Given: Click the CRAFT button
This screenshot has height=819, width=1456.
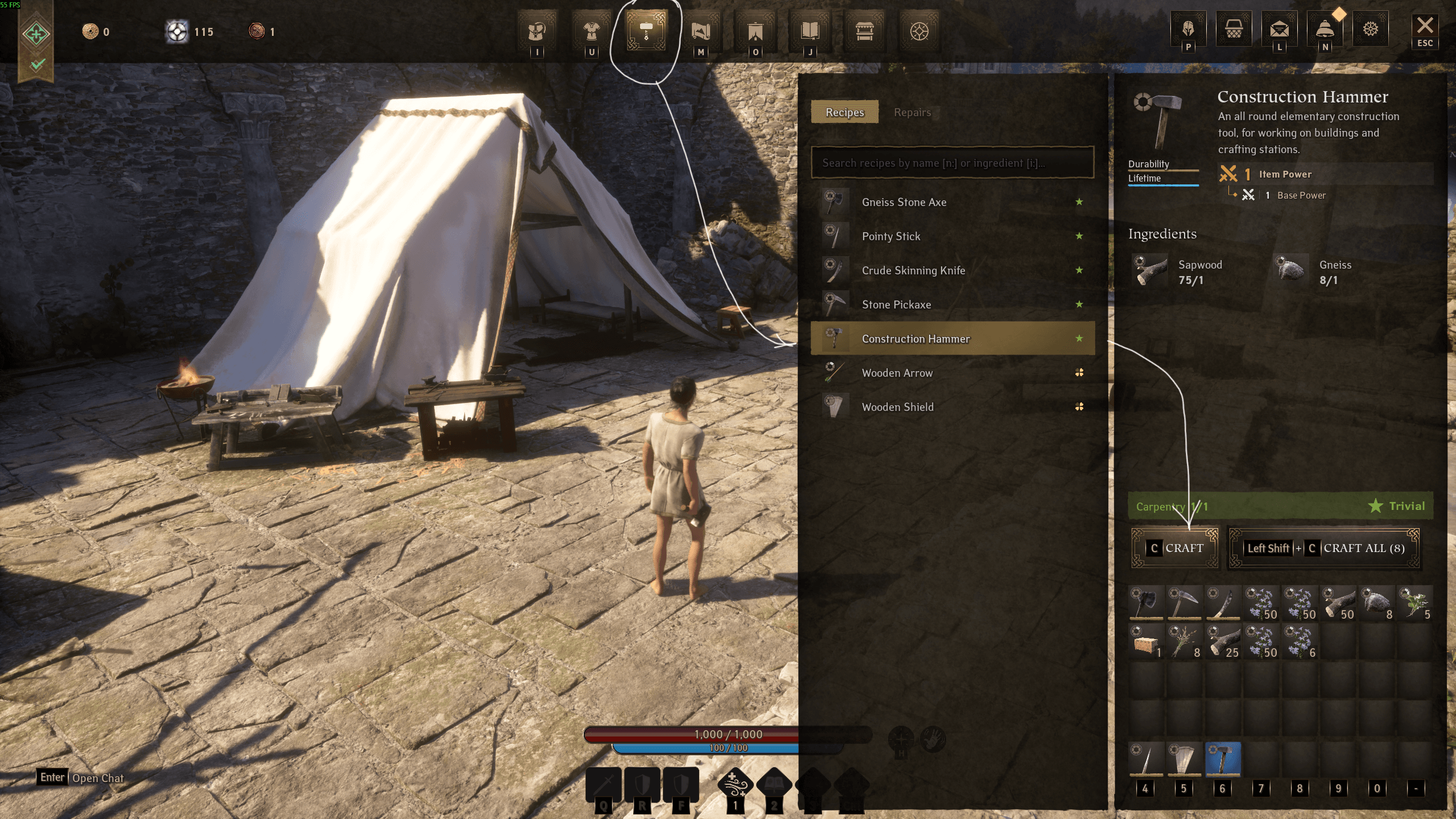Looking at the screenshot, I should point(1175,548).
